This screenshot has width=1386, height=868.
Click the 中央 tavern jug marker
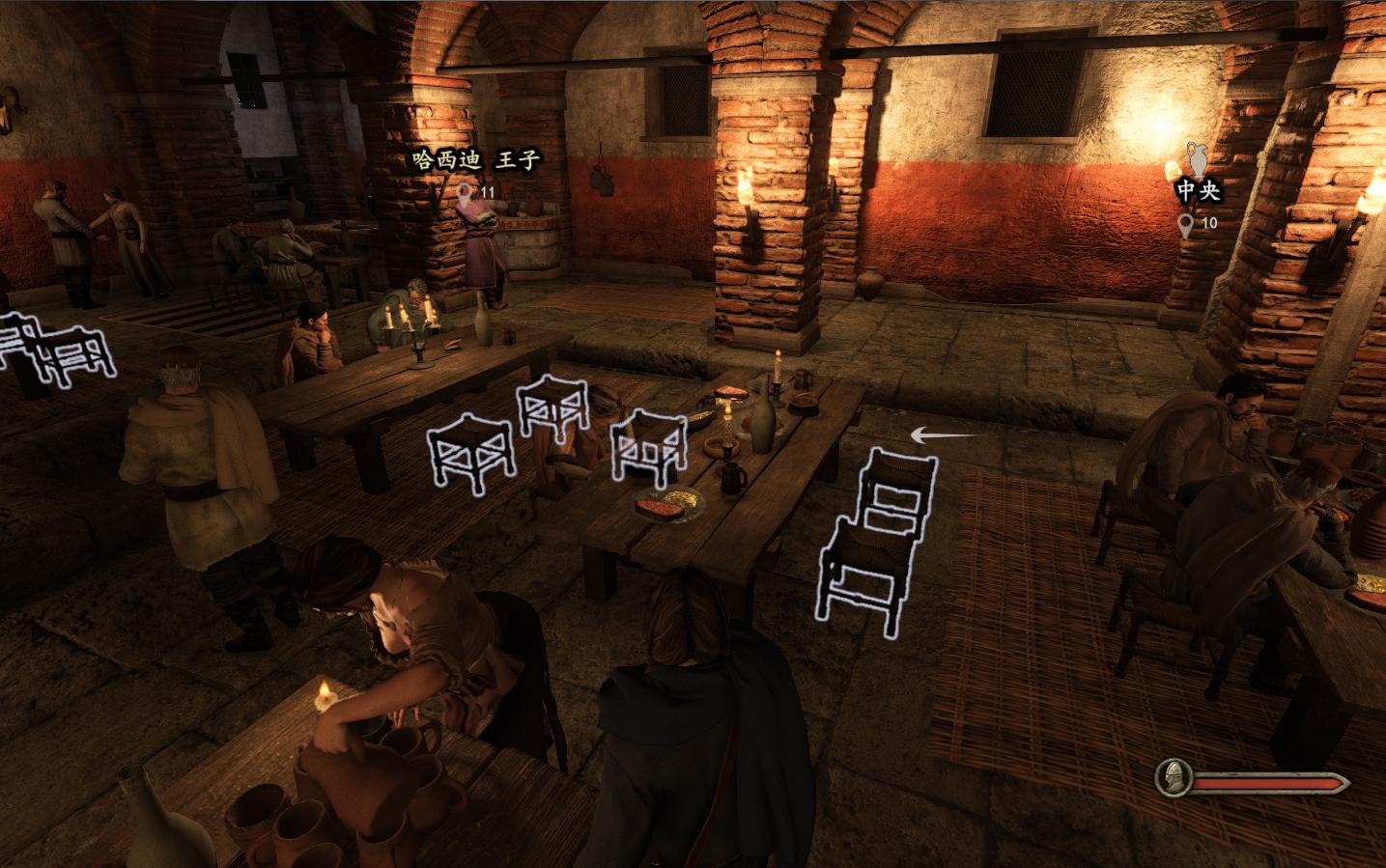tap(1199, 160)
